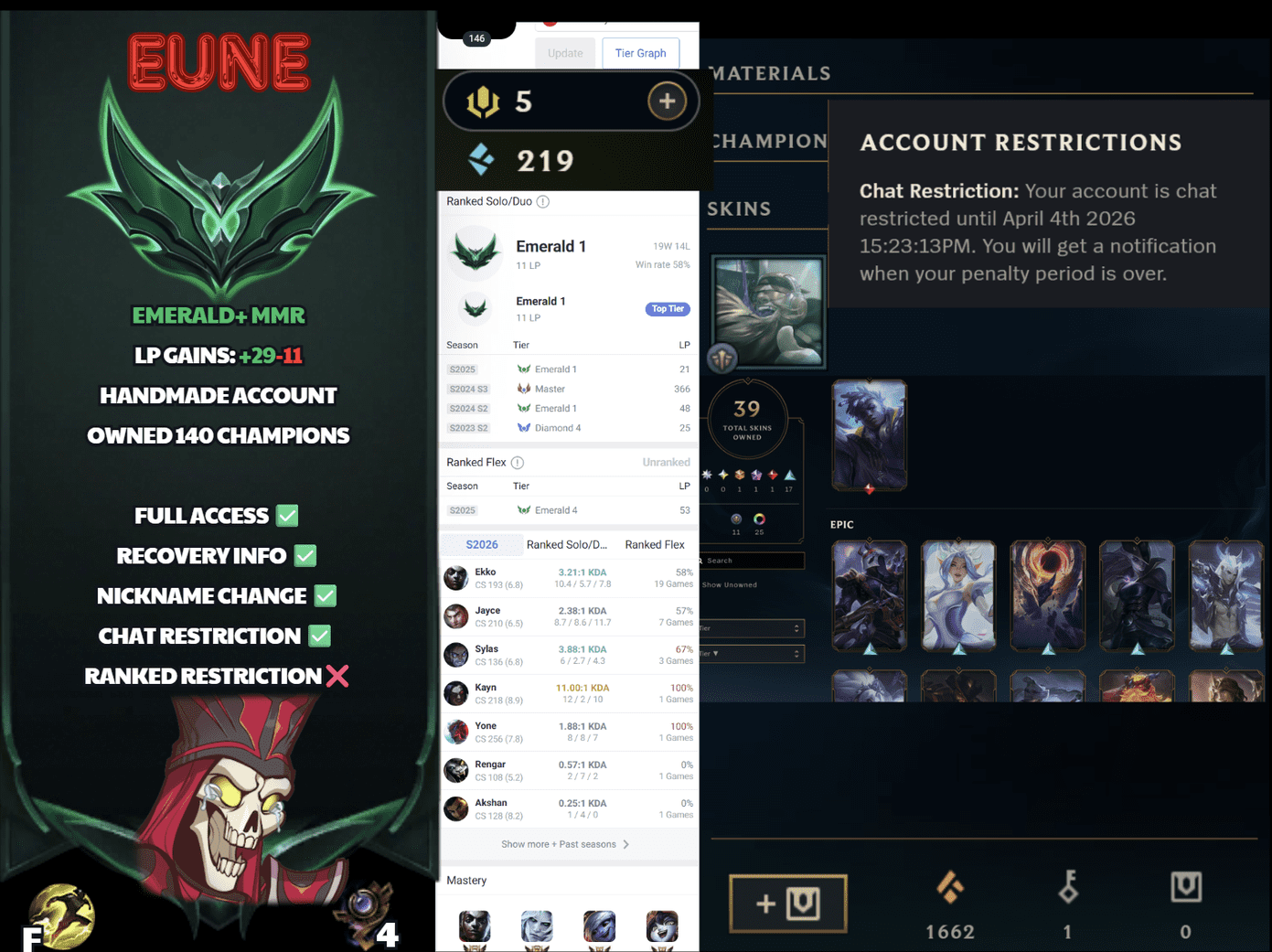The image size is (1272, 952).
Task: Click the craft loot plus-chest icon
Action: pos(787,904)
